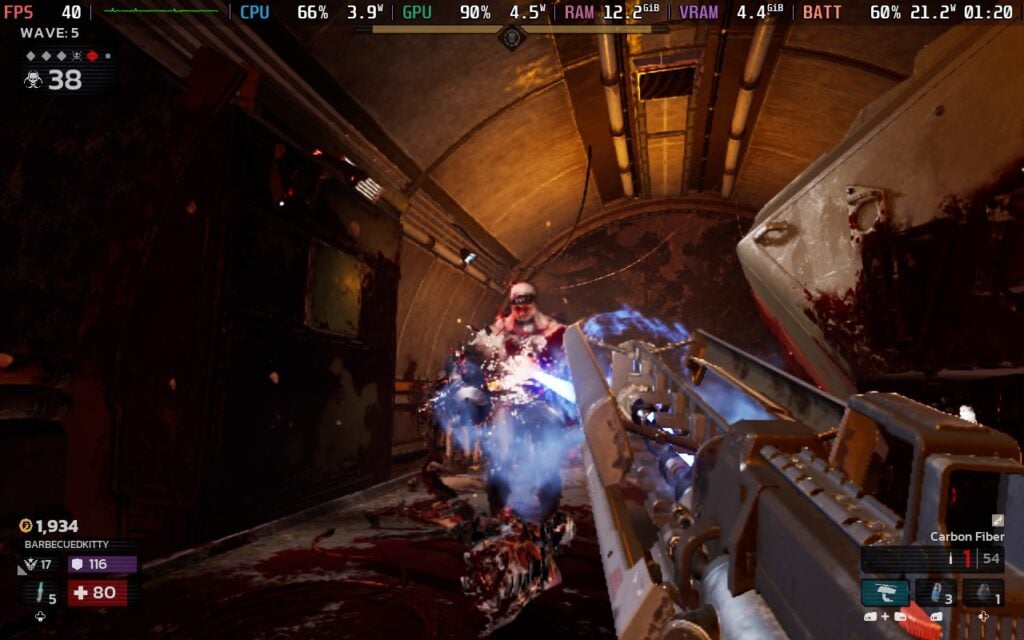This screenshot has height=640, width=1024.
Task: Use the healing syringe slot showing 5
Action: 41,593
